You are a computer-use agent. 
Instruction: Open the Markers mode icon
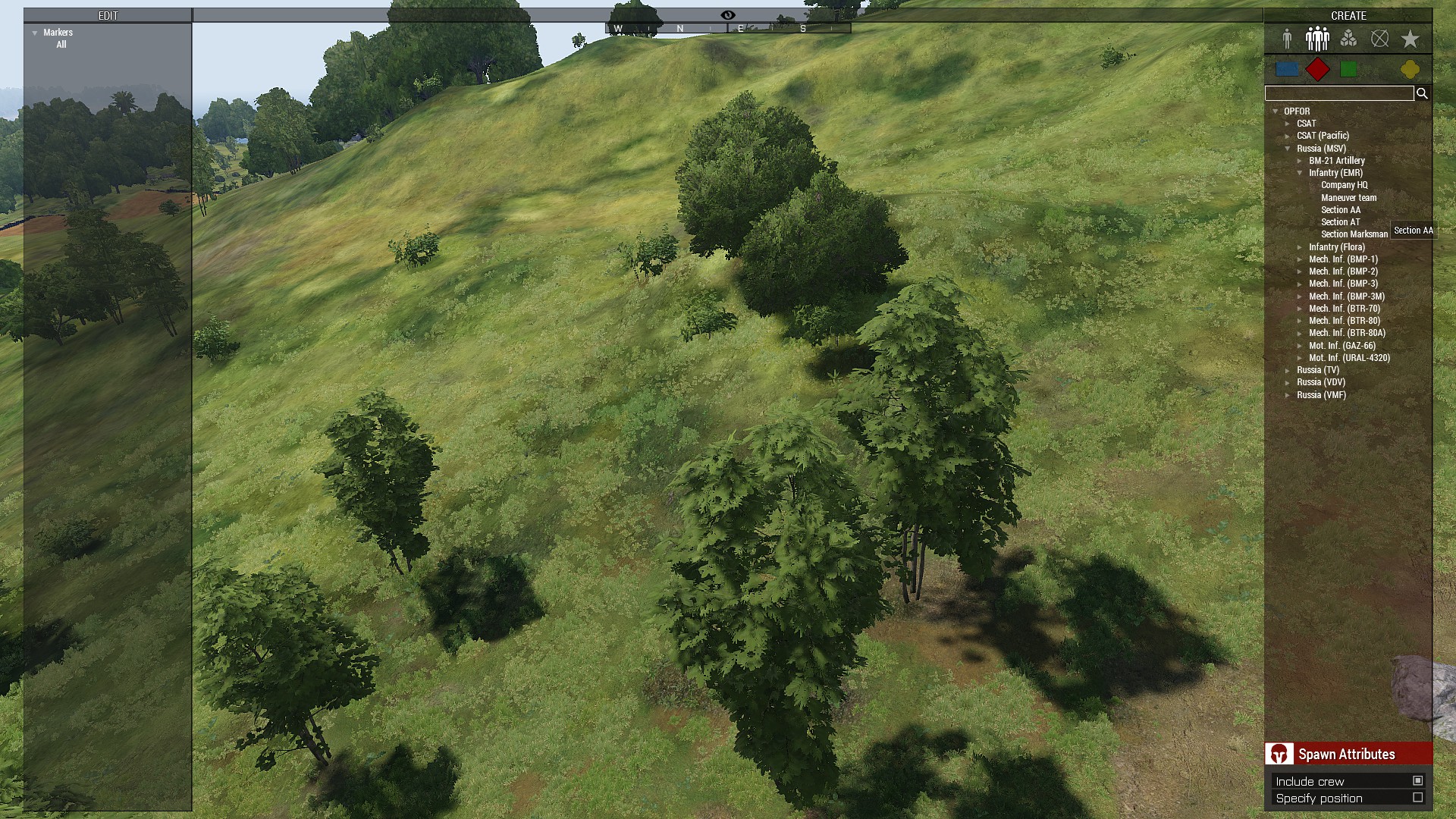coord(1379,39)
